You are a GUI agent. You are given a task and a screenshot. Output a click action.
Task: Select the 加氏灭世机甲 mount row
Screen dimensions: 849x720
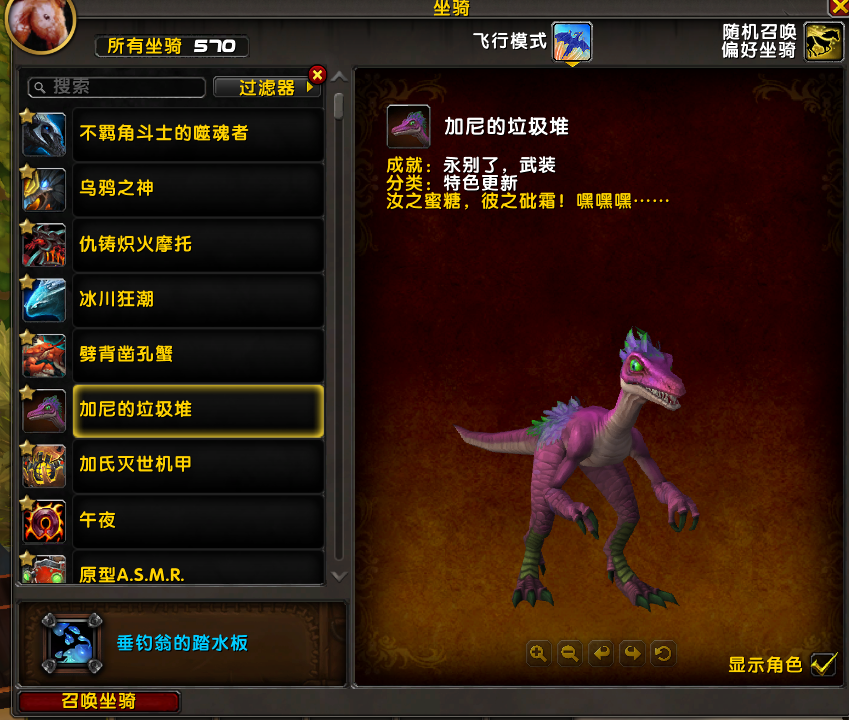click(x=198, y=465)
